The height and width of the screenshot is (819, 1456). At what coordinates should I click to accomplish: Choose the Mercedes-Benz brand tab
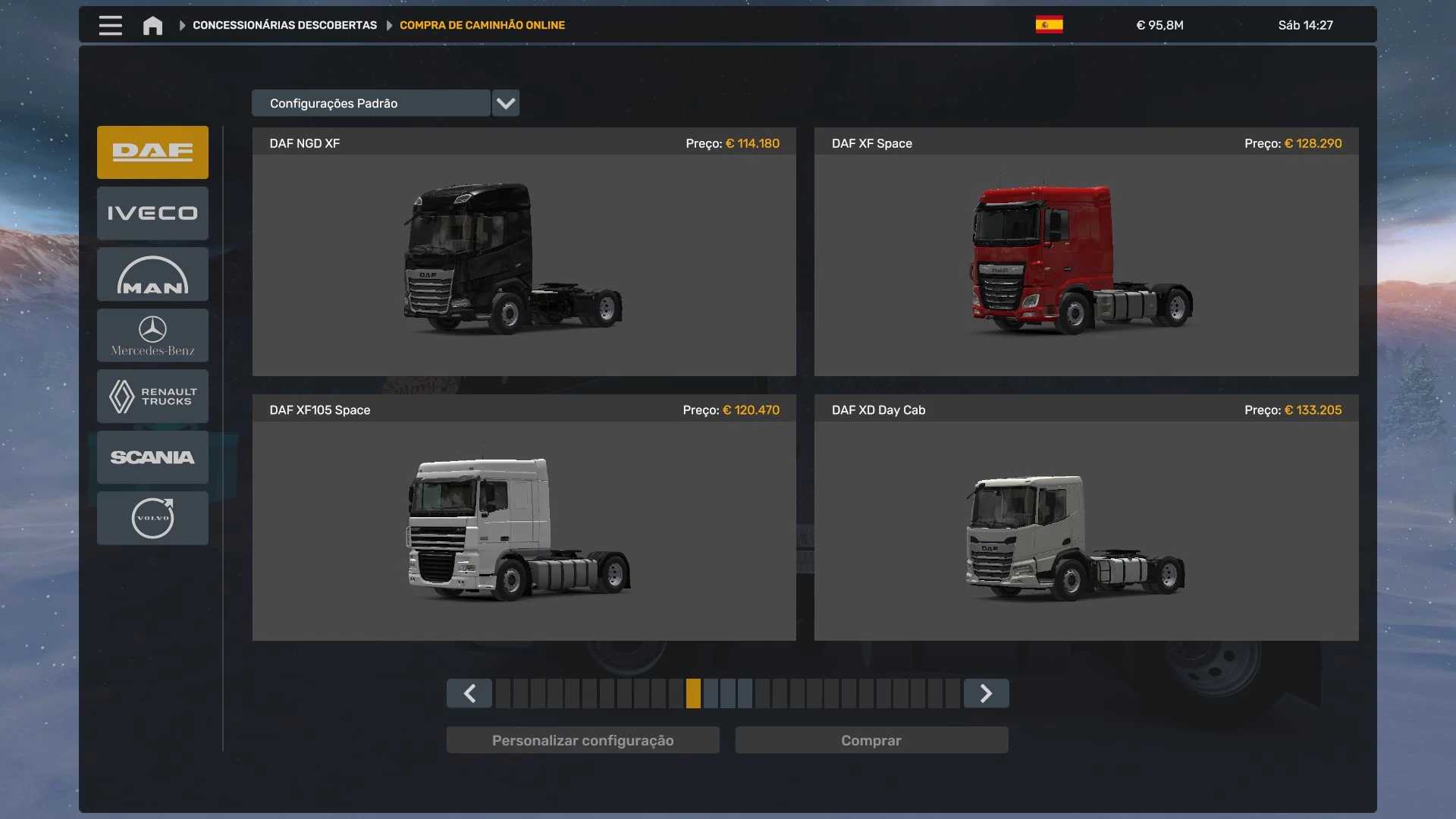[152, 335]
